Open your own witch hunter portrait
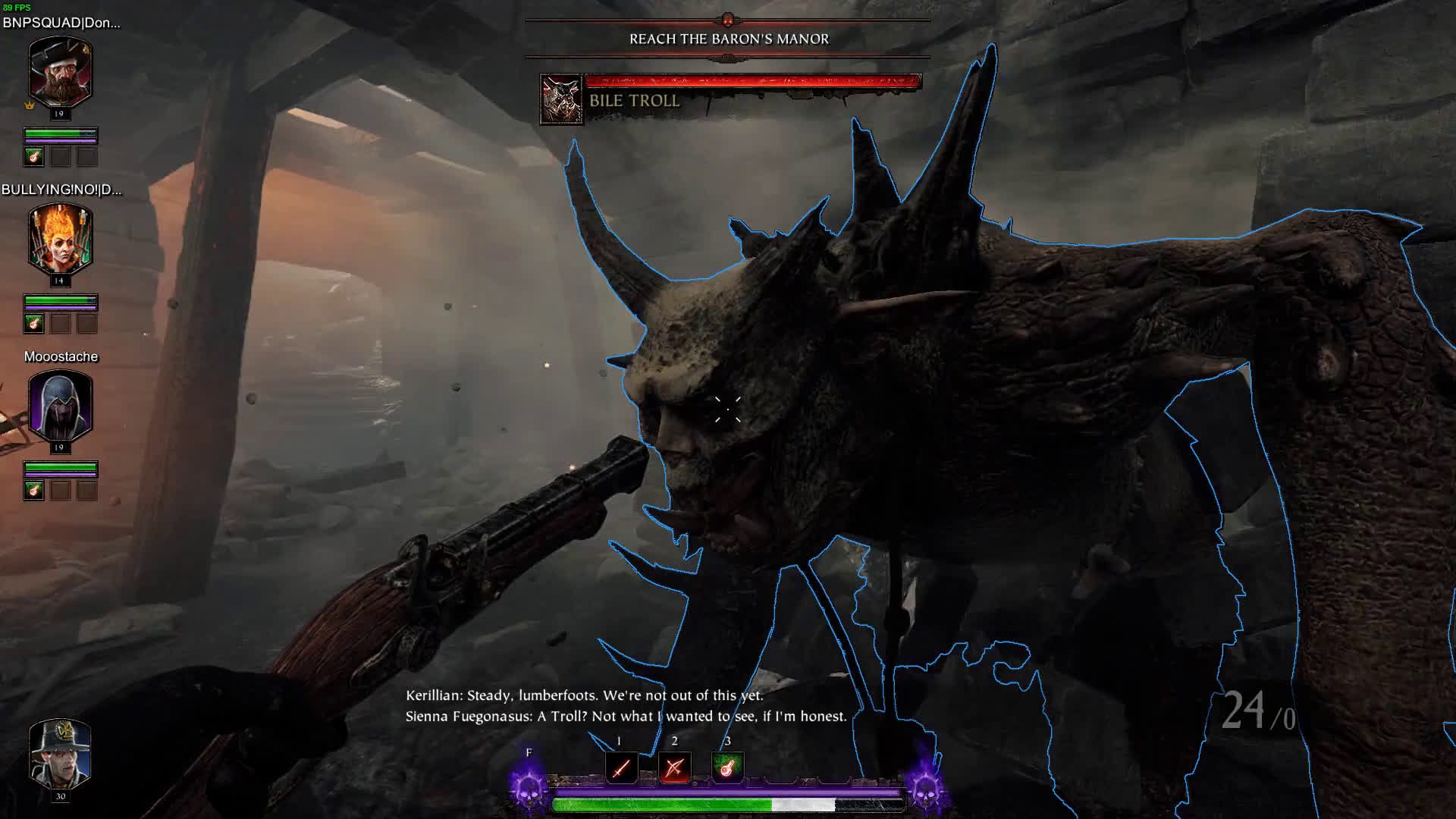The width and height of the screenshot is (1456, 819). pyautogui.click(x=60, y=754)
